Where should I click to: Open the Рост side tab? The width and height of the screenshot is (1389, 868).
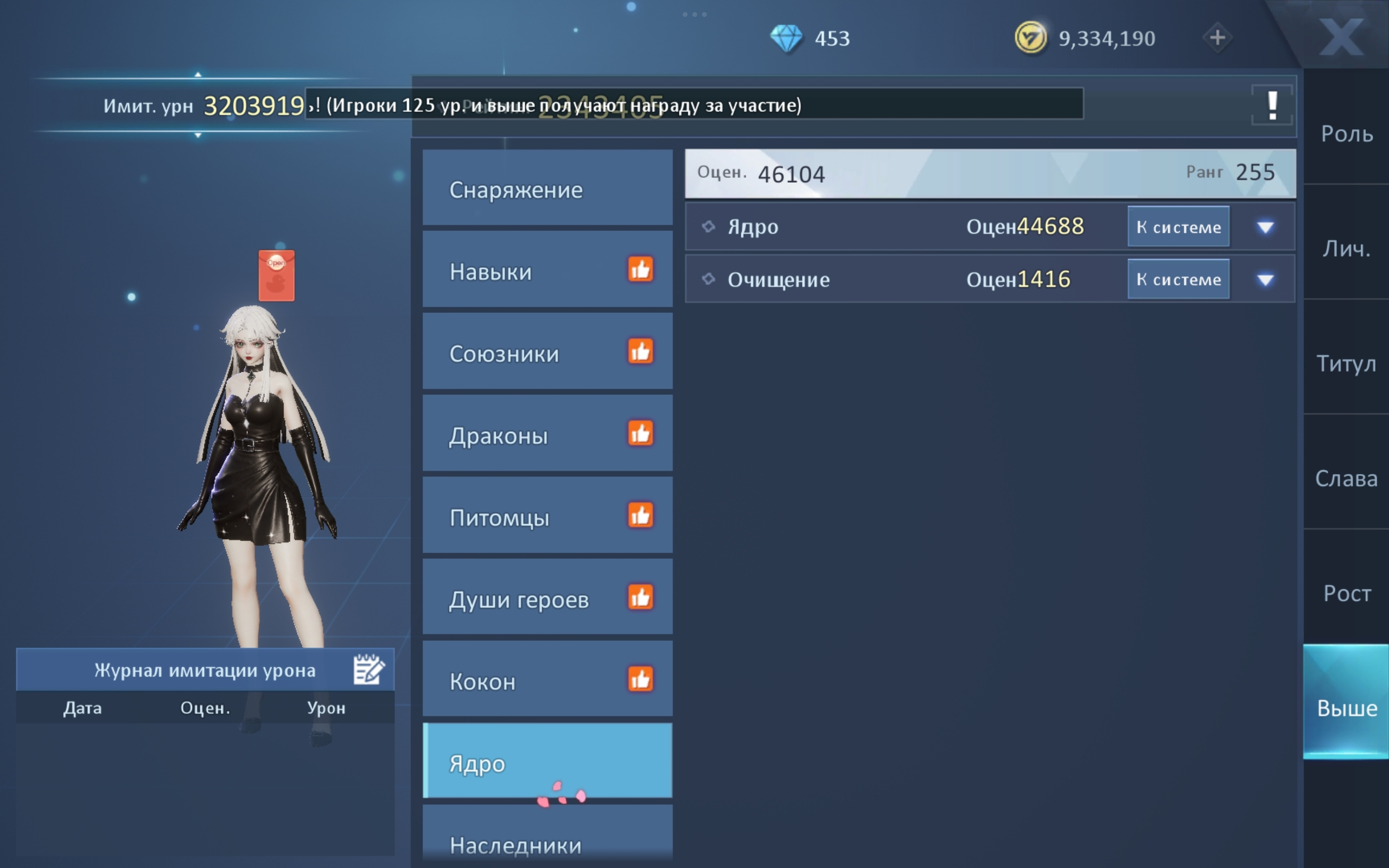[x=1346, y=593]
